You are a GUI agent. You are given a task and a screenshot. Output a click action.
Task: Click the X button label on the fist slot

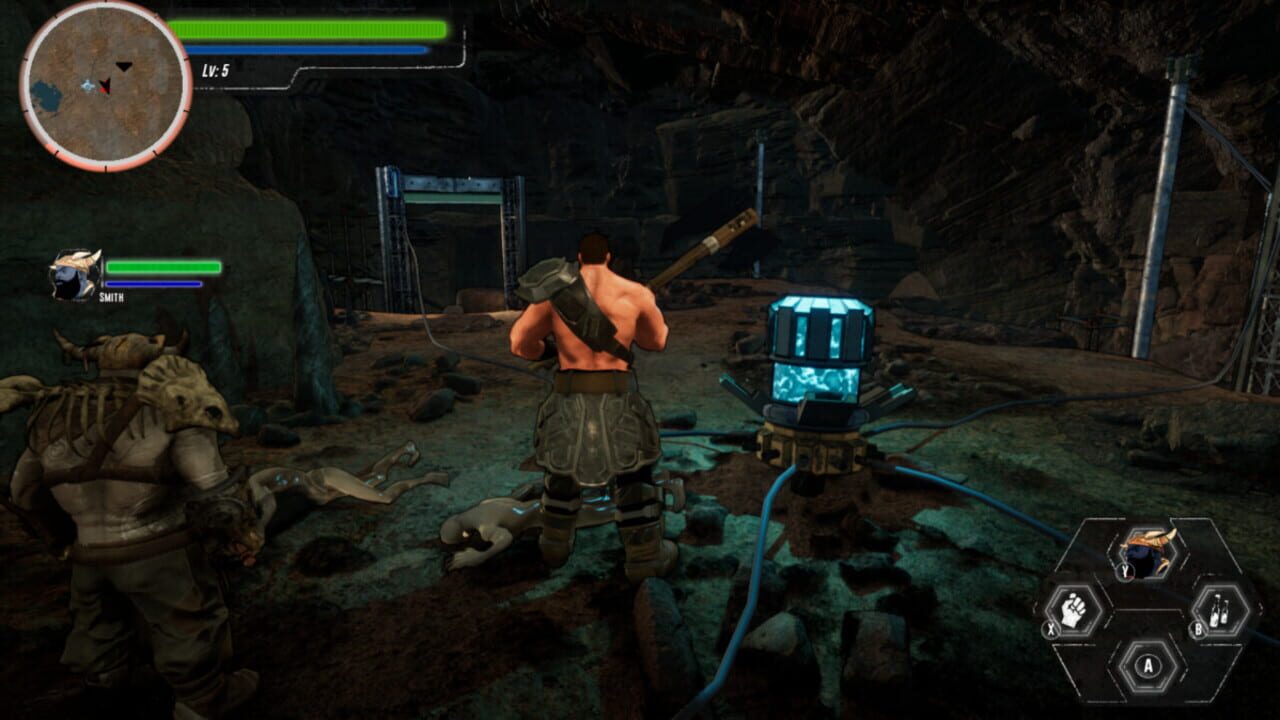pyautogui.click(x=1050, y=628)
